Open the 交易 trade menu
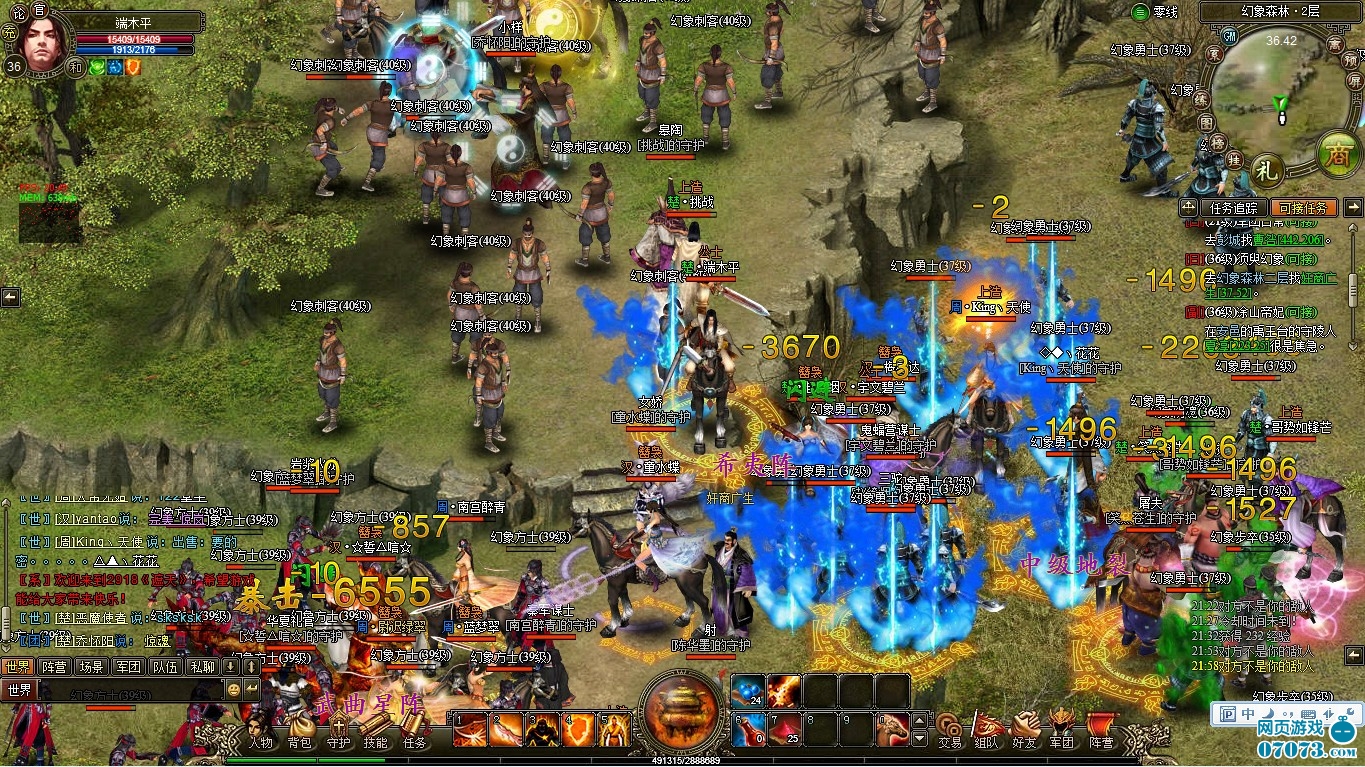Image resolution: width=1365 pixels, height=767 pixels. 949,731
